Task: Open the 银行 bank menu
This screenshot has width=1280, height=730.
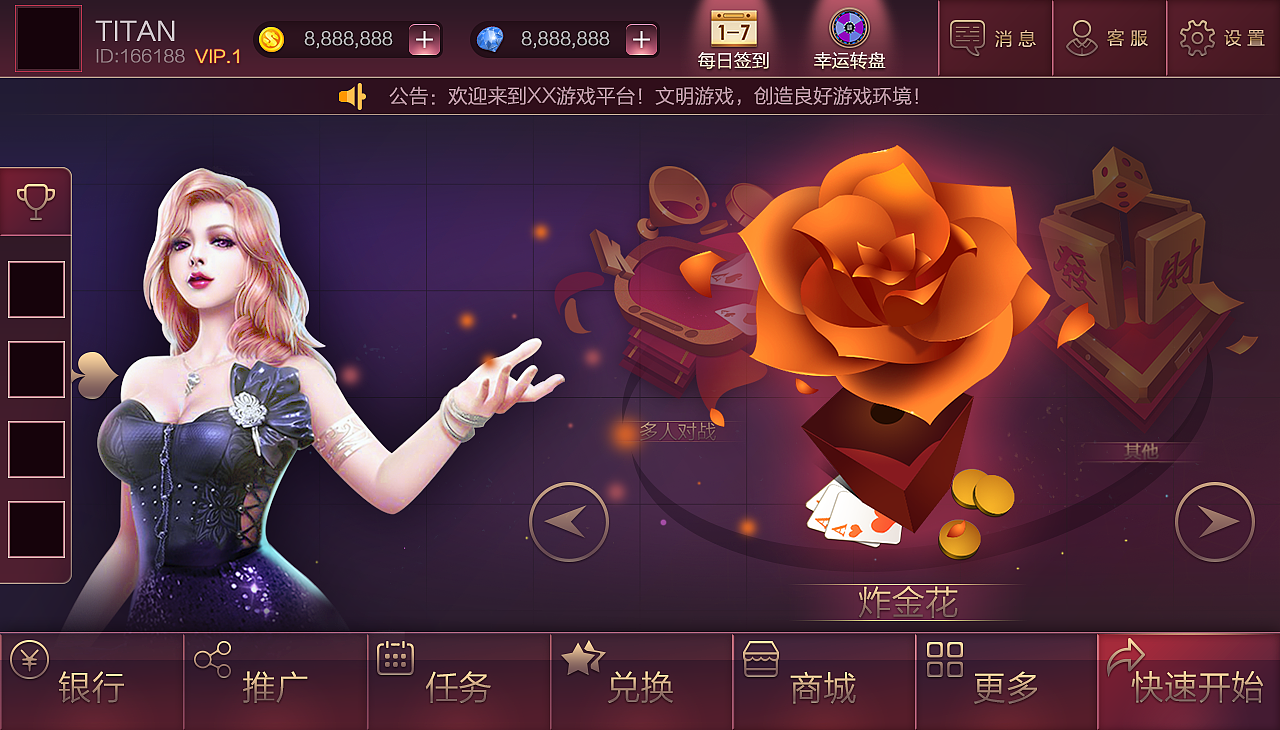Action: [x=91, y=682]
